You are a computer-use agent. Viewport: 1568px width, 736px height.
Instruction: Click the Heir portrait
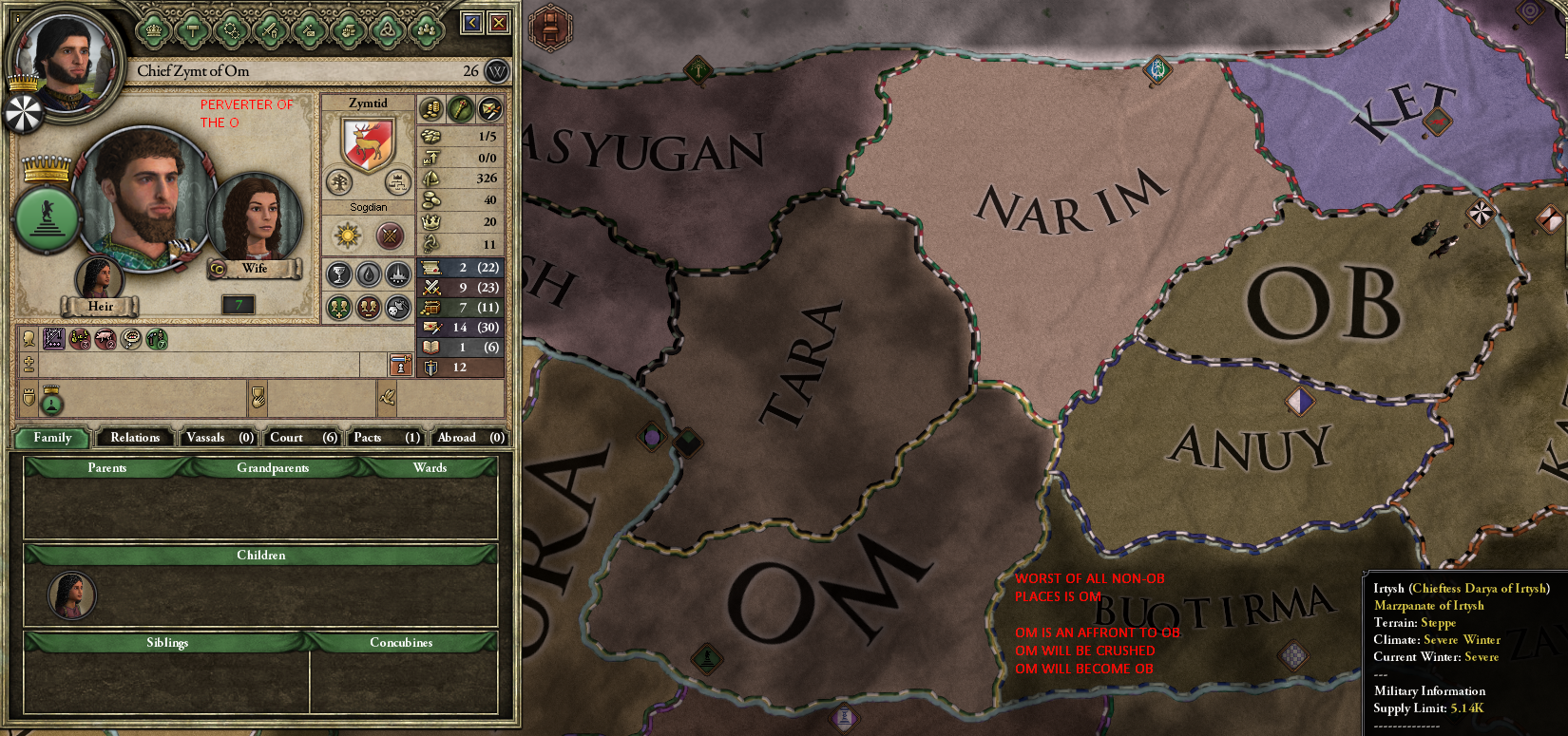click(x=98, y=280)
